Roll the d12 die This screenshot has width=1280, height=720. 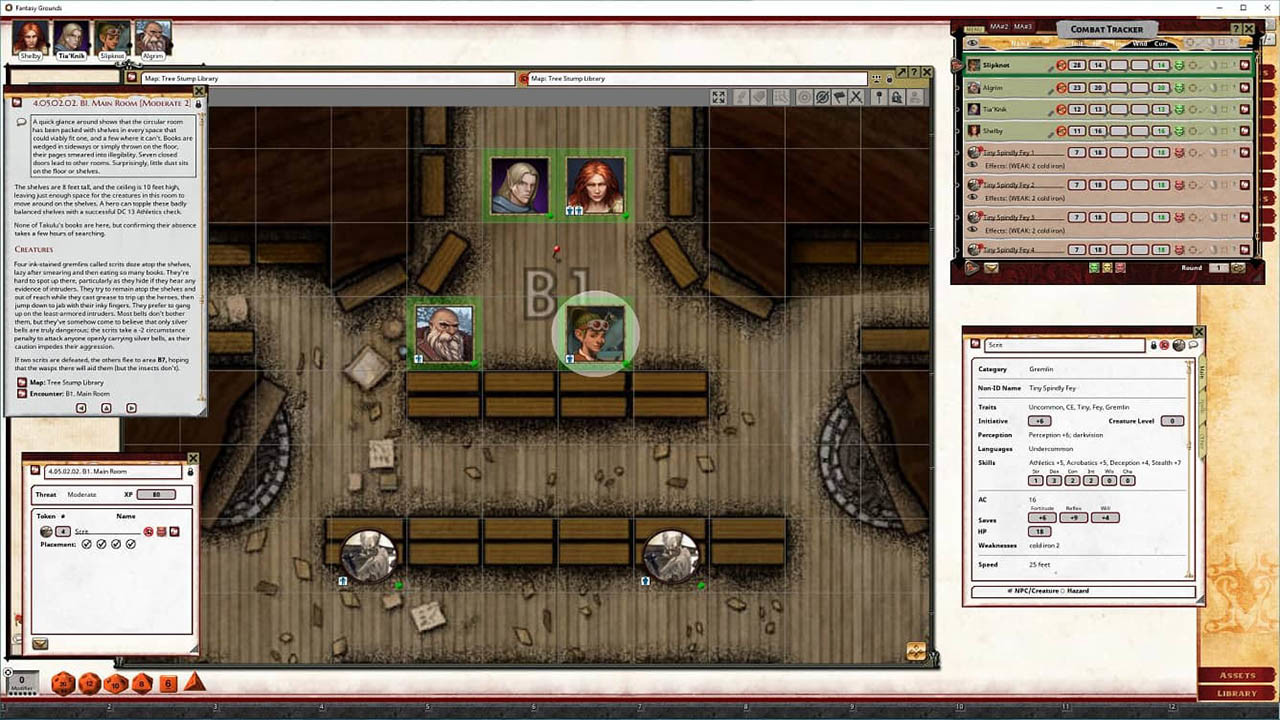[88, 683]
